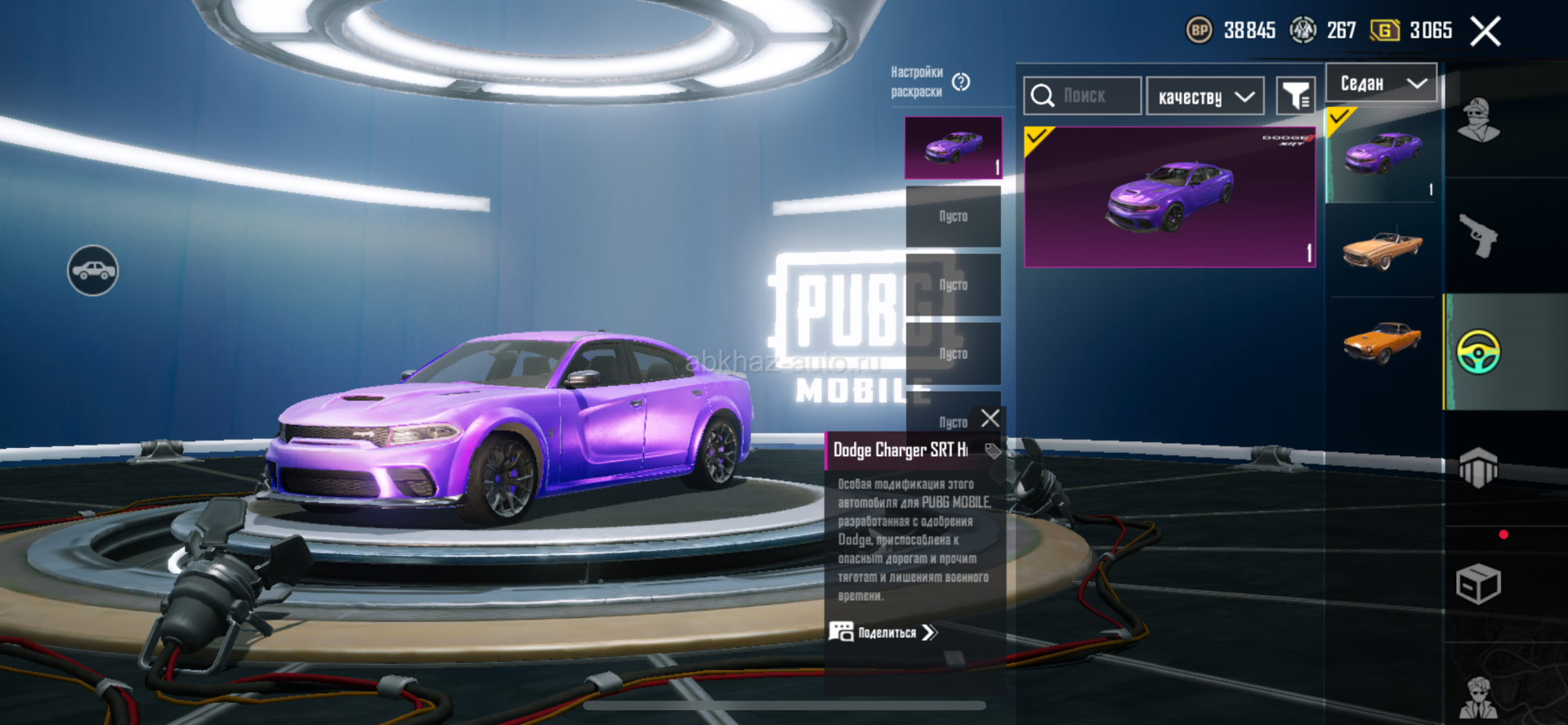This screenshot has width=1568, height=725.
Task: Expand the Седан vehicle type dropdown
Action: [x=1381, y=83]
